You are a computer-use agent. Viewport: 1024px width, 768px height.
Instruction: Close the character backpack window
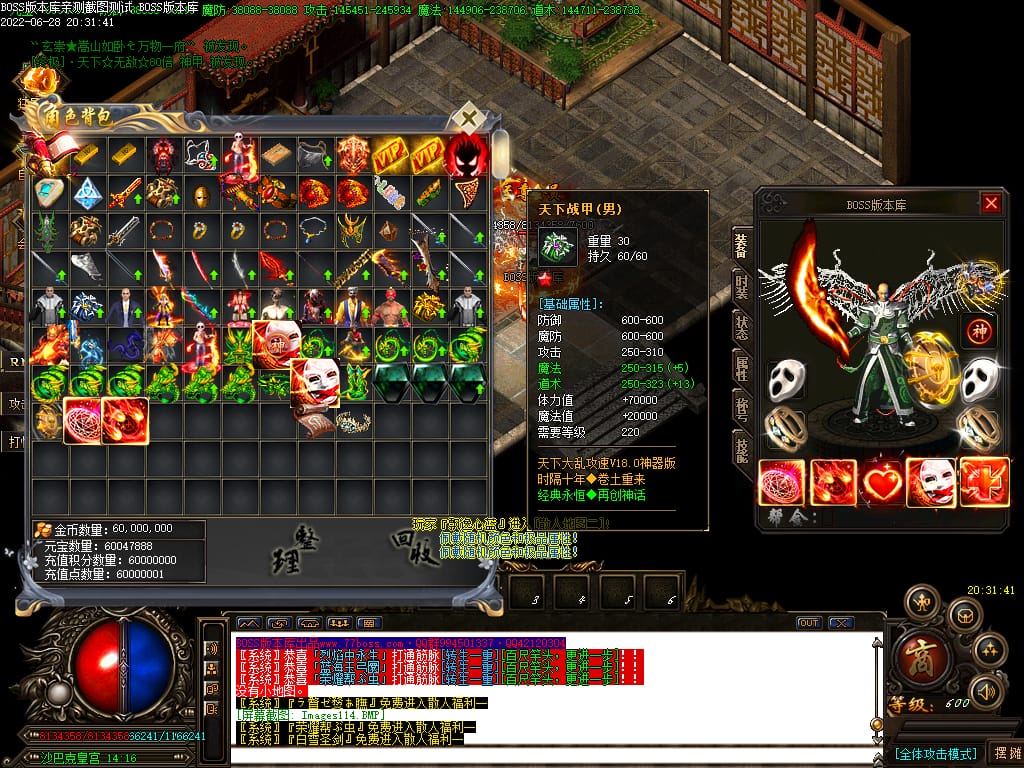point(468,119)
